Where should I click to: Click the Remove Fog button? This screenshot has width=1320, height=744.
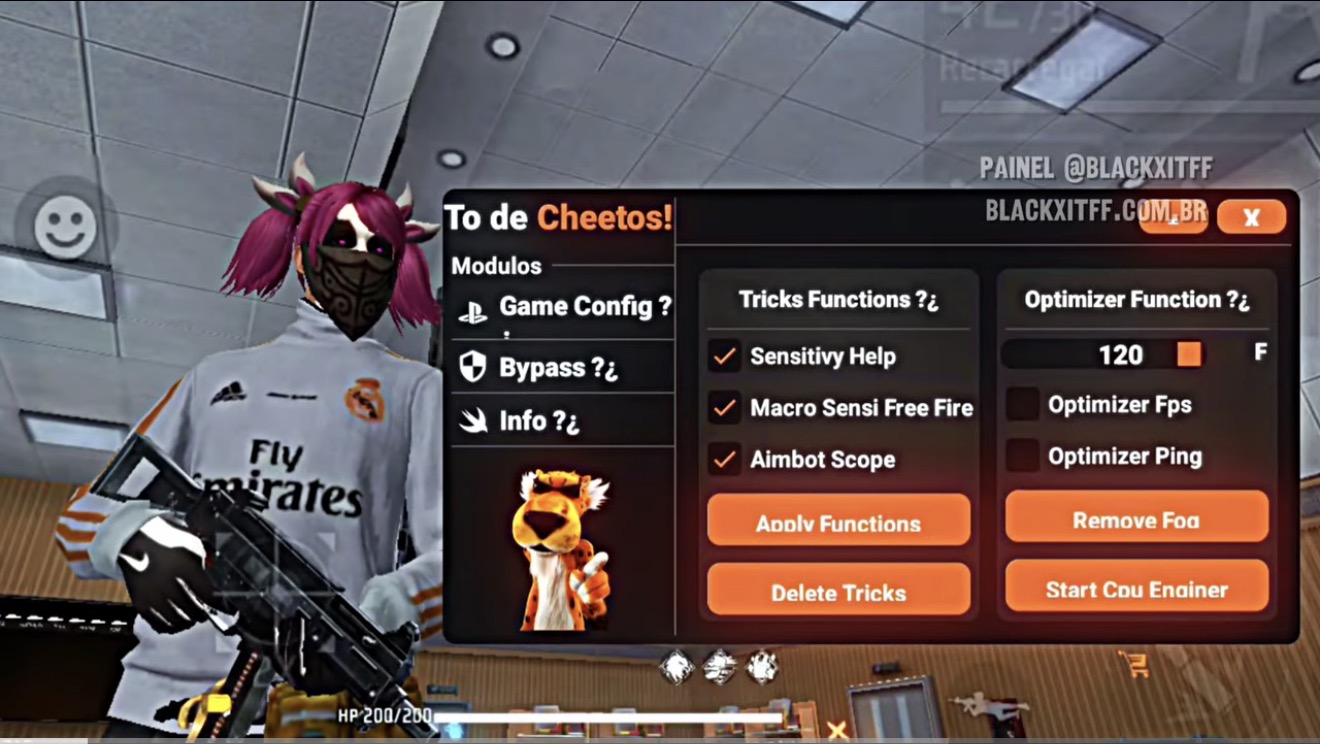pos(1136,517)
